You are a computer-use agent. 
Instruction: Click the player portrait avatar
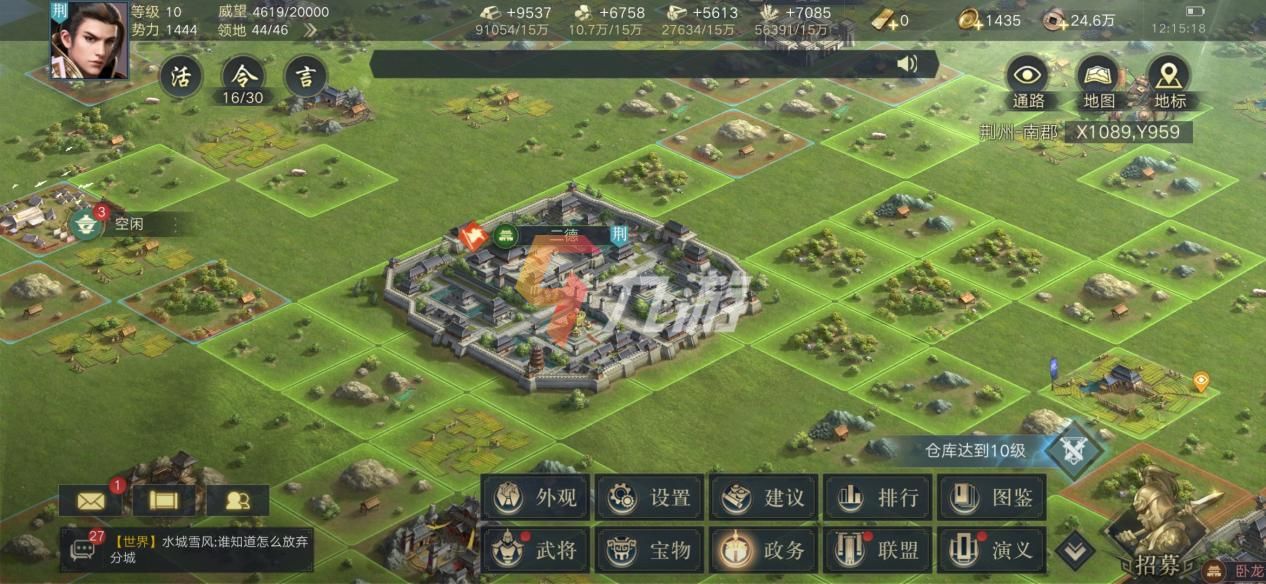tap(90, 41)
